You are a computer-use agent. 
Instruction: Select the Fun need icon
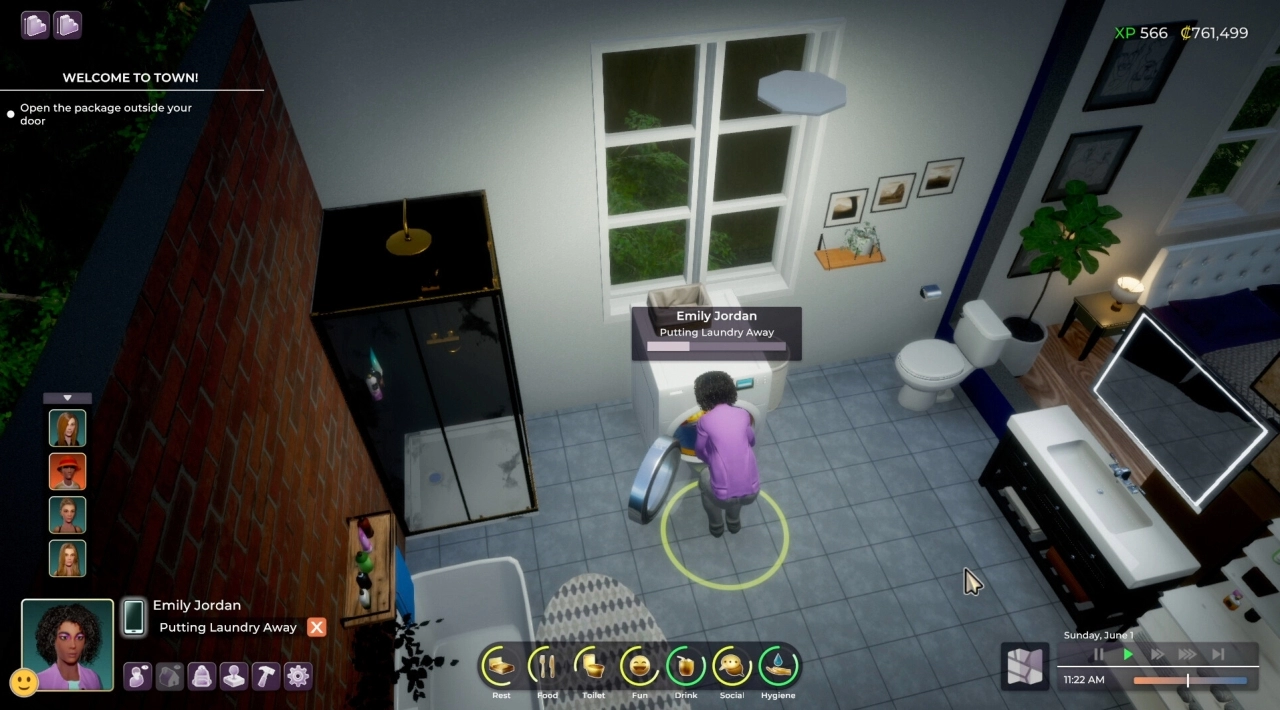click(640, 665)
